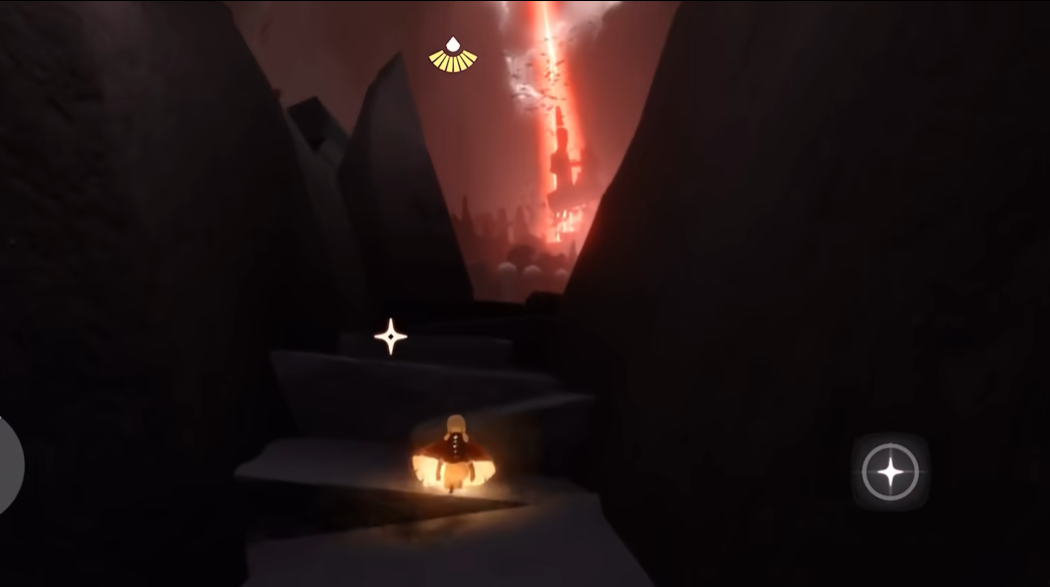Touch the half-circle joystick at the screen edge

(x=10, y=465)
